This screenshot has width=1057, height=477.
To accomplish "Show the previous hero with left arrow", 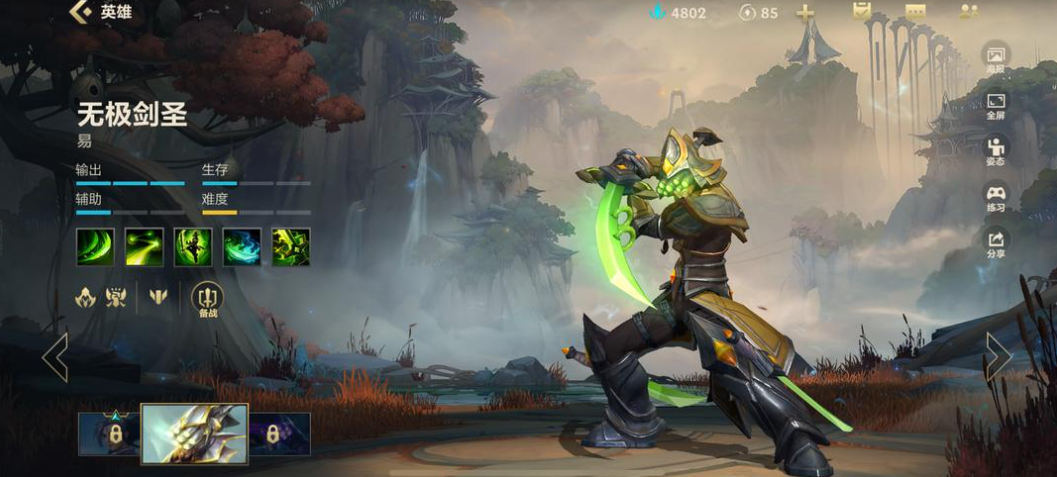I will click(55, 357).
